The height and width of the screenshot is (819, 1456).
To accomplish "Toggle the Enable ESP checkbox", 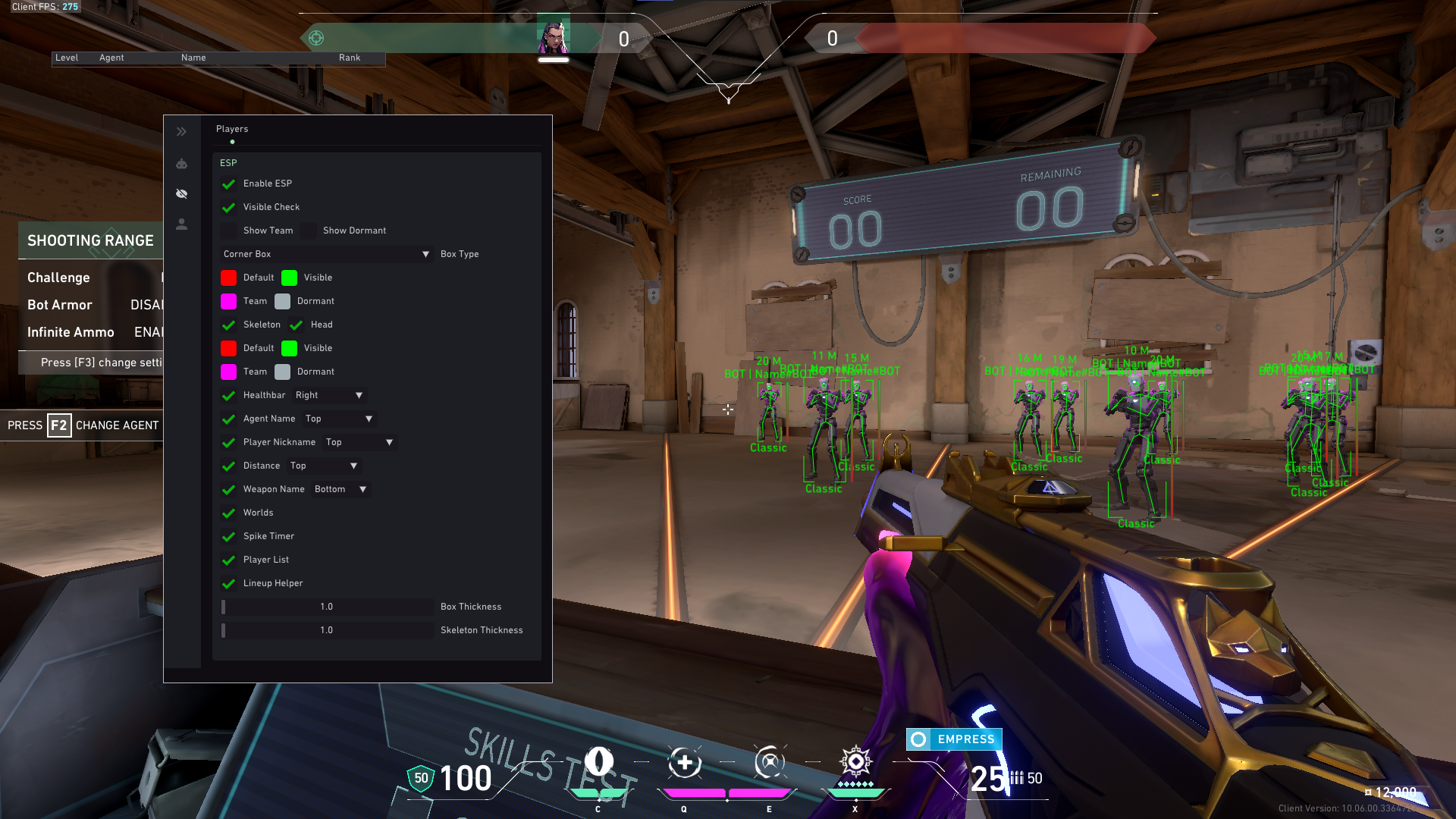I will coord(228,184).
